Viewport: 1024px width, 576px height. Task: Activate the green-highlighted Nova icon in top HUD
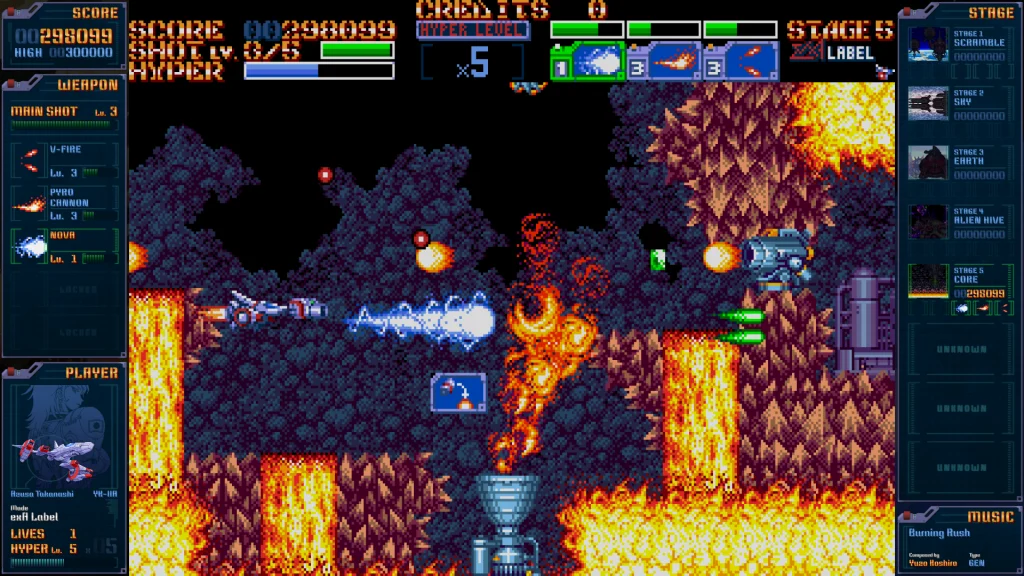(587, 63)
